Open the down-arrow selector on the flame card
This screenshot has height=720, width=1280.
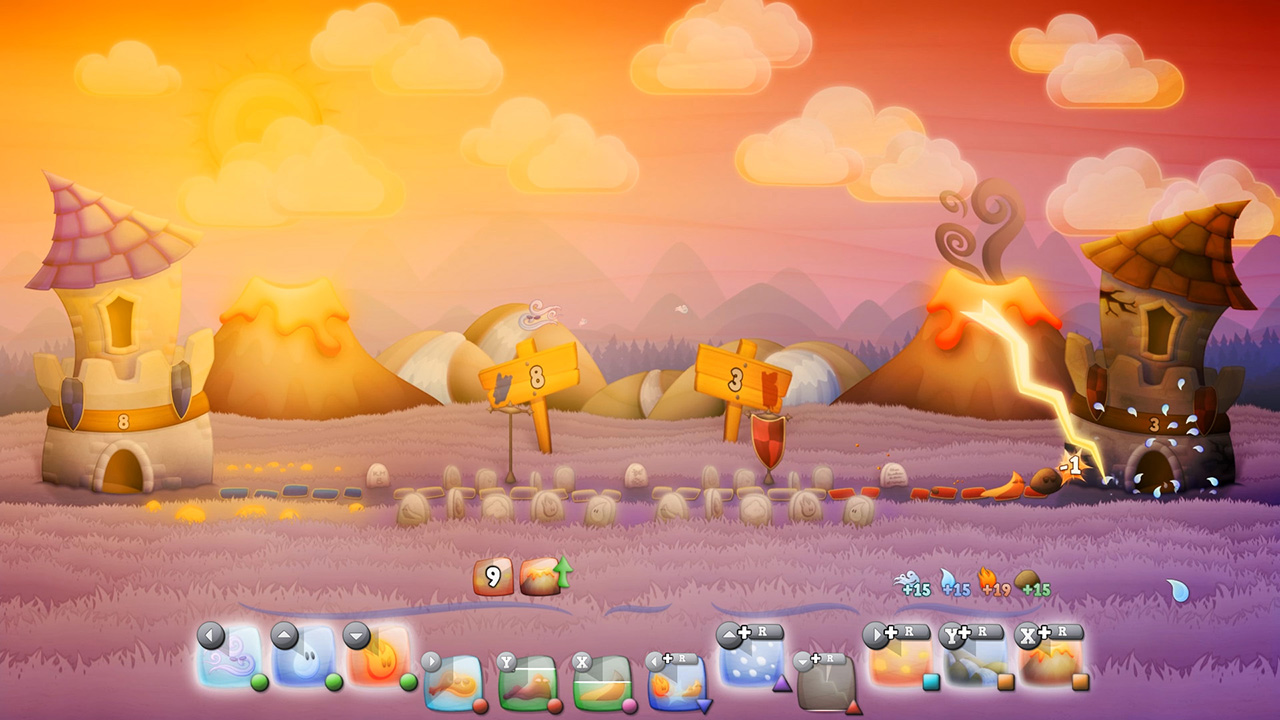click(x=356, y=634)
